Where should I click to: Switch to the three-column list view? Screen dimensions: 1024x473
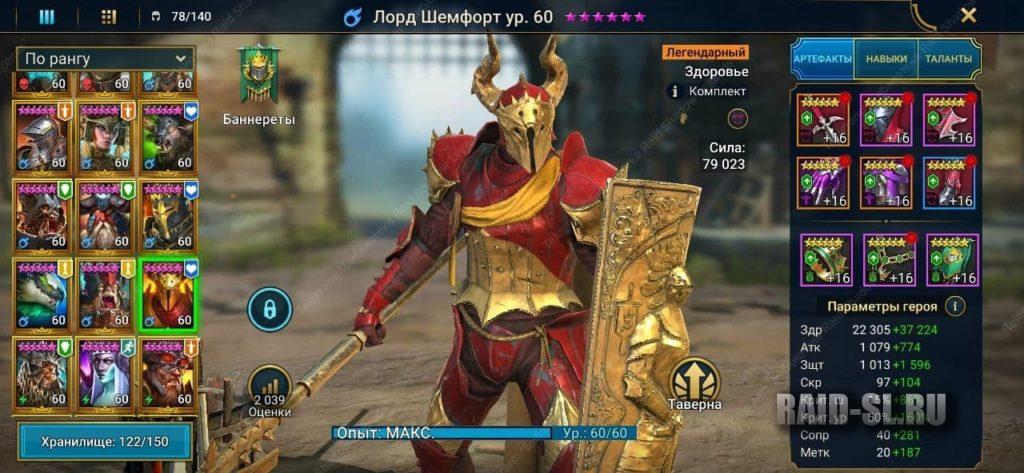pos(46,16)
